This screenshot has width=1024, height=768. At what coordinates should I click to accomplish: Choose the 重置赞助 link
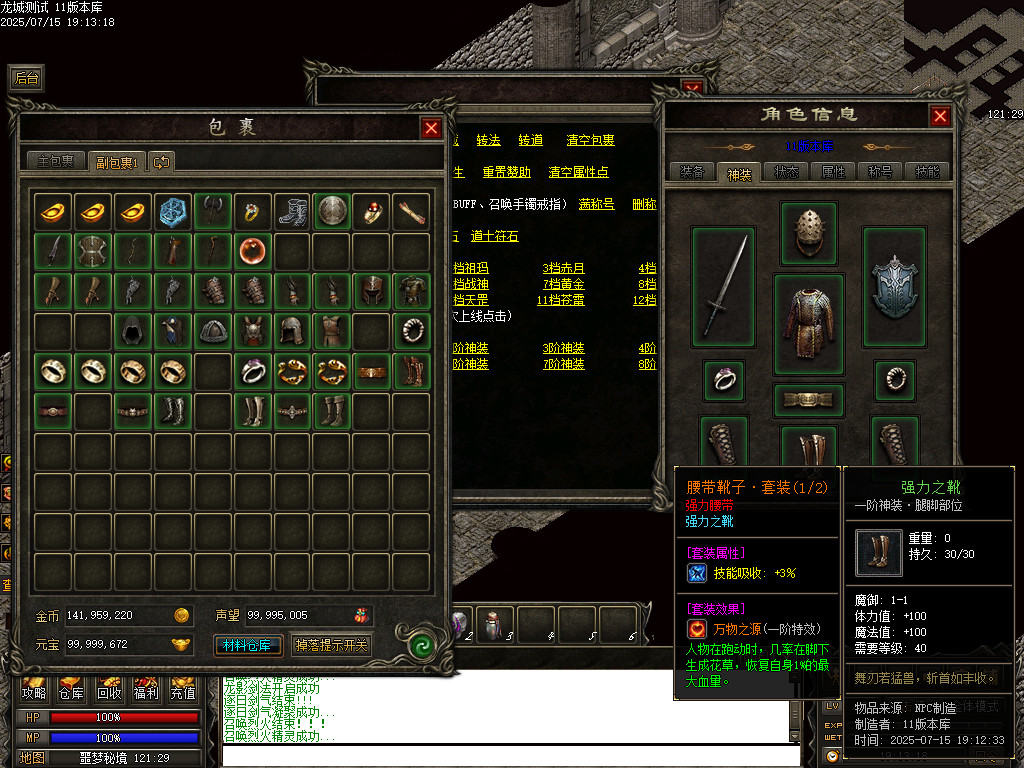[506, 172]
